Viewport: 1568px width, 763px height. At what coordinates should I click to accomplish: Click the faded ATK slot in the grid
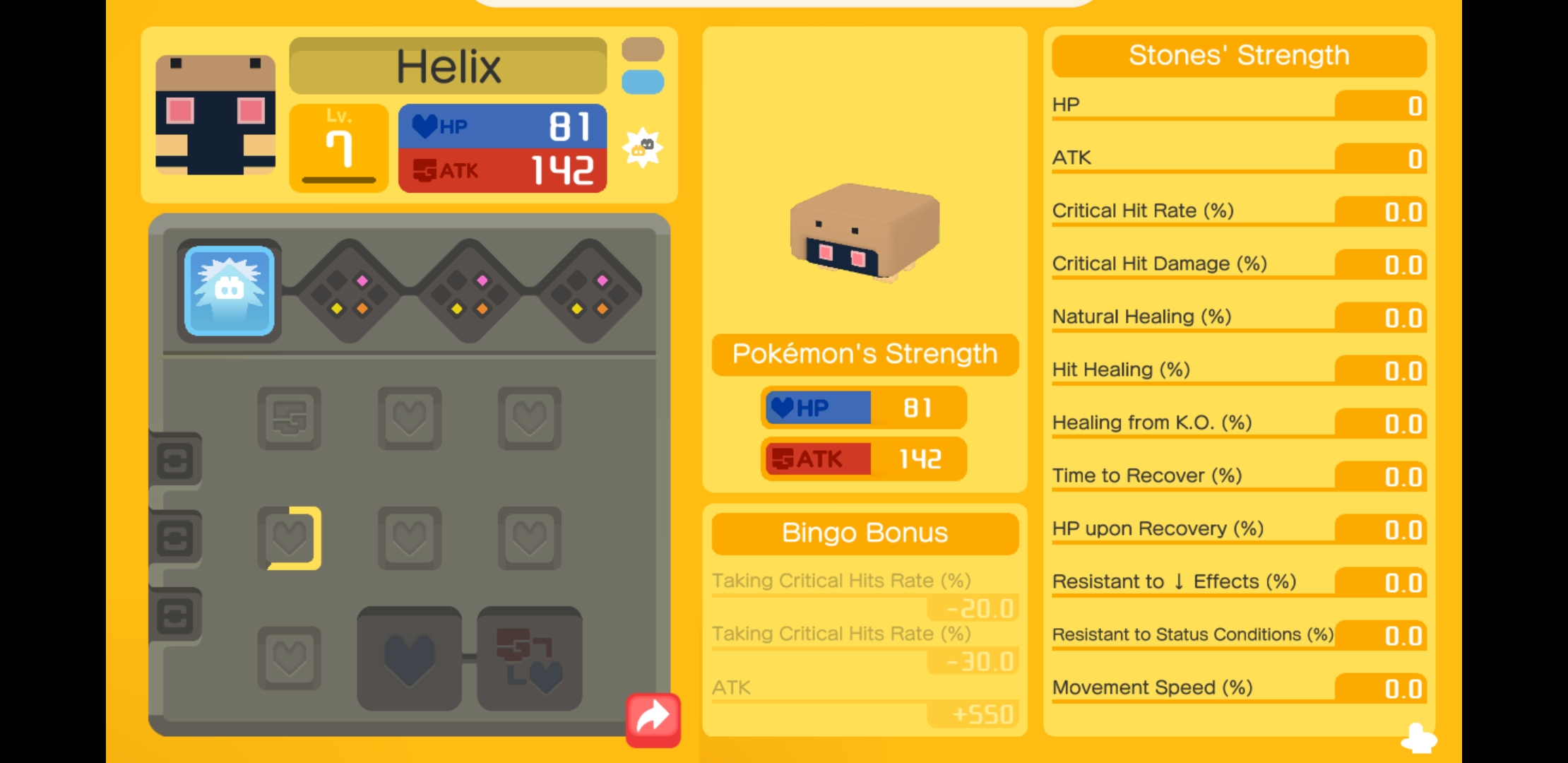290,417
